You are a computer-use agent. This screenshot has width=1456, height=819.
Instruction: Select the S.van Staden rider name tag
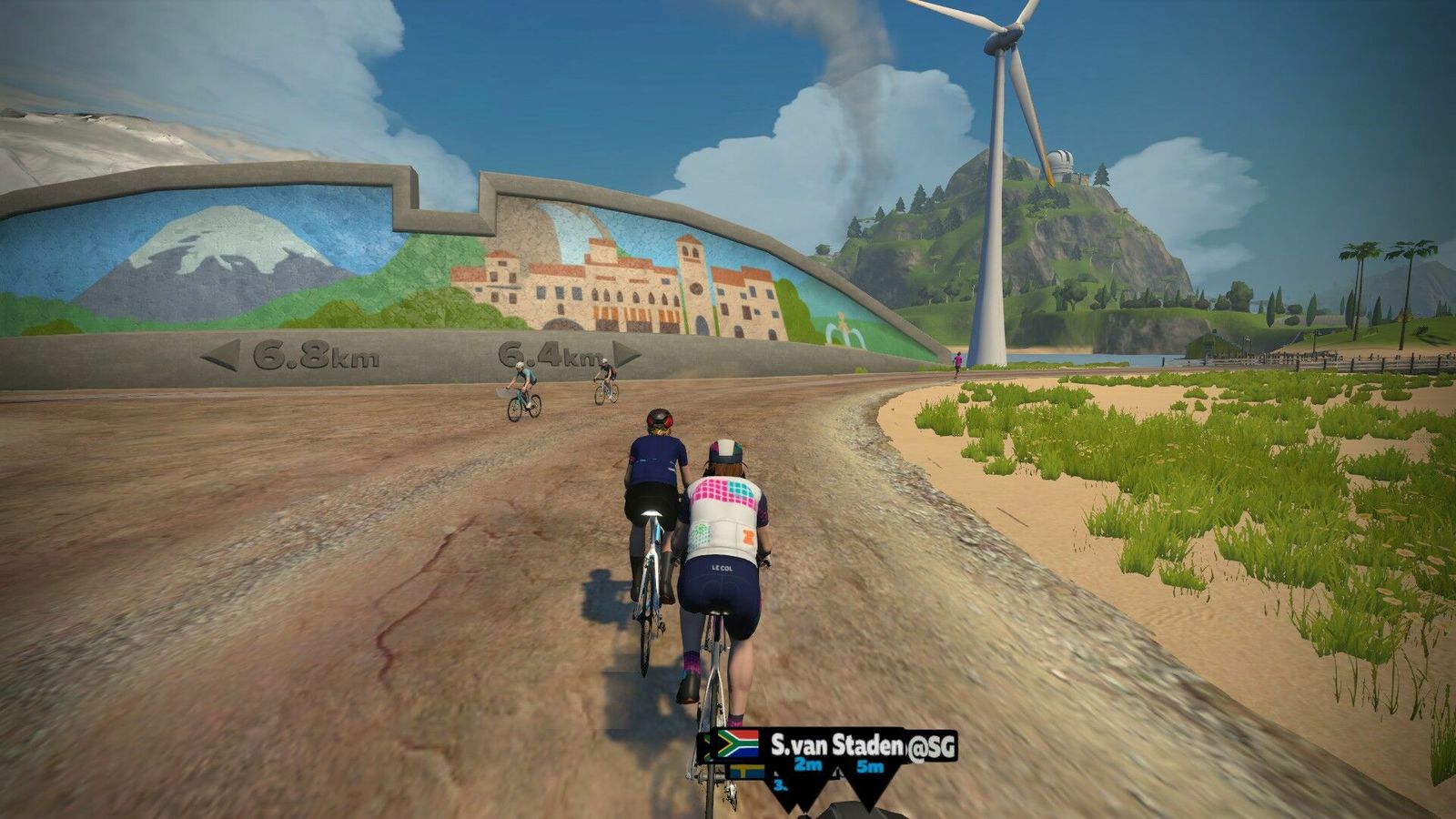click(835, 745)
